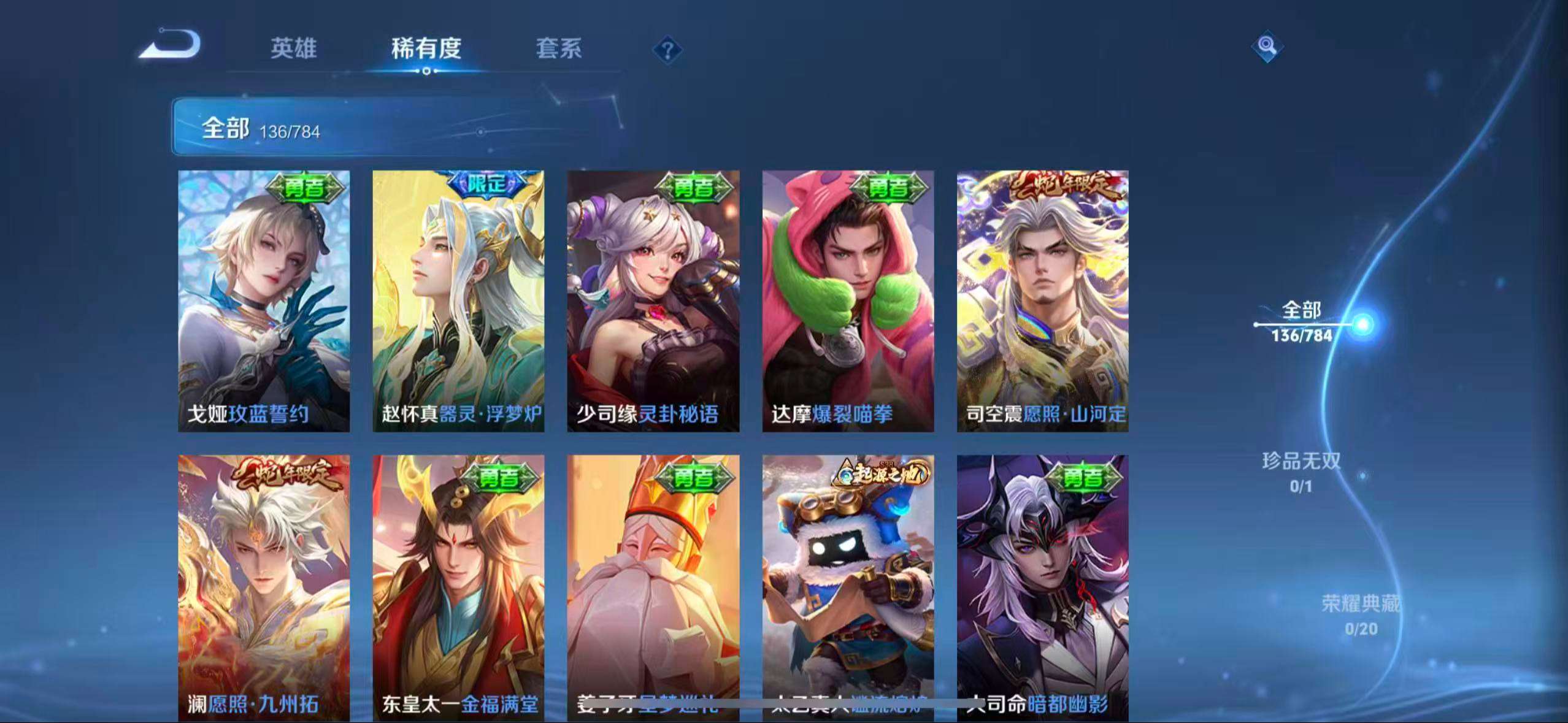Click the search magnifier icon top right

click(1267, 45)
